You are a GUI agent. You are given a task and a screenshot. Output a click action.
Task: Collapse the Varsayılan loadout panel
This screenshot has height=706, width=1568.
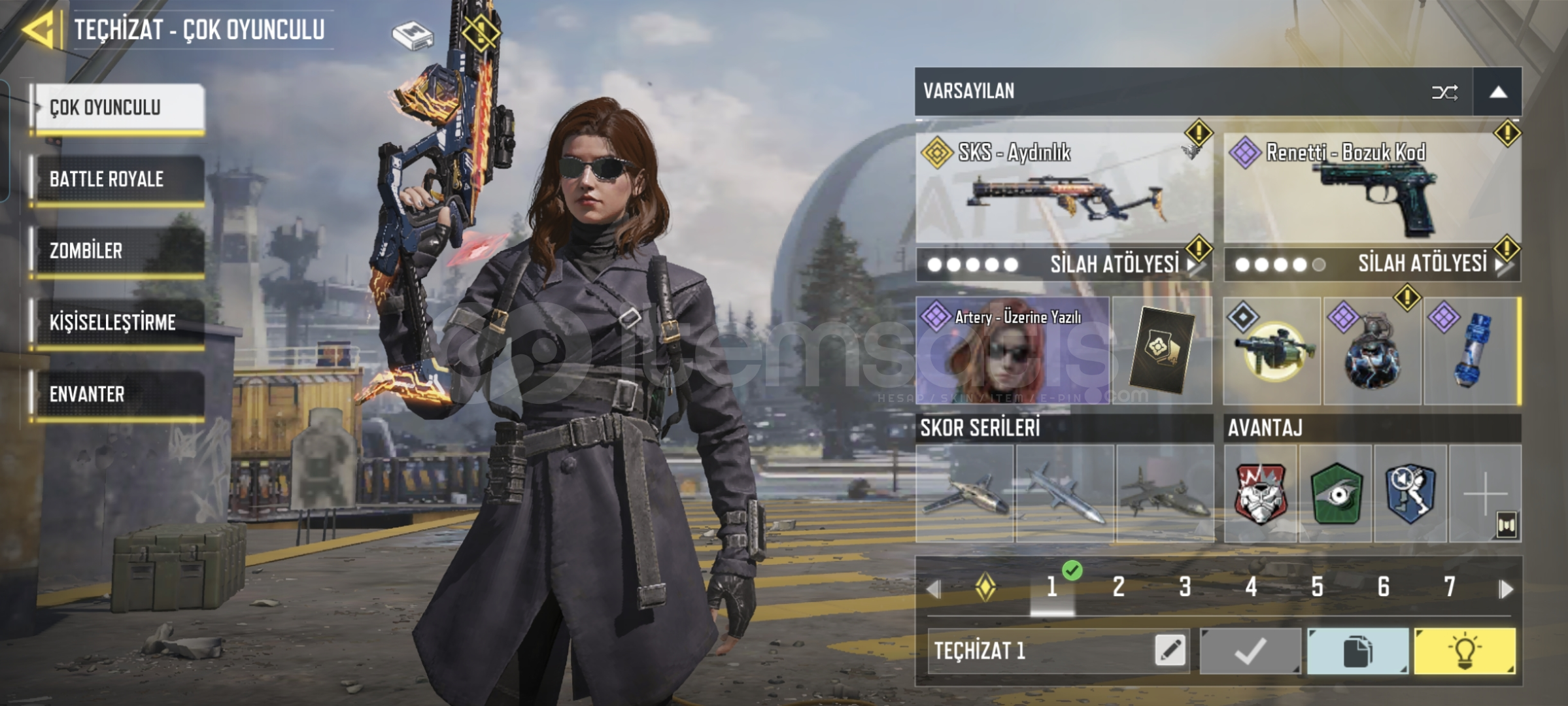(x=1498, y=92)
